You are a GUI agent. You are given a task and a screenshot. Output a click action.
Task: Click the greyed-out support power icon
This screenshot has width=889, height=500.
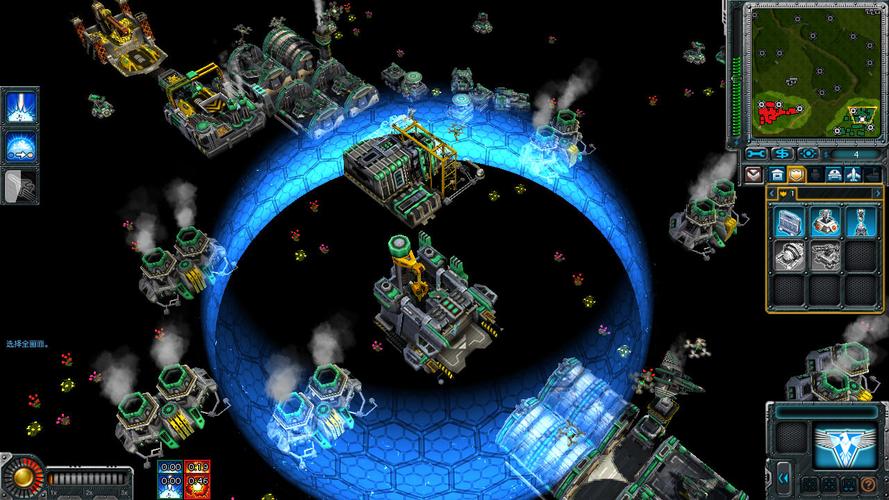coord(21,185)
